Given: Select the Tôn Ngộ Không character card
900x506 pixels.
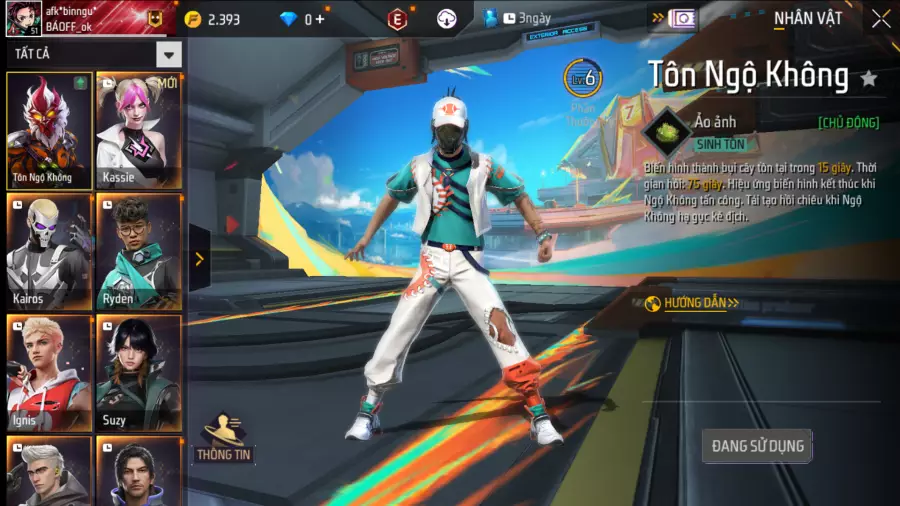Looking at the screenshot, I should click(x=50, y=130).
